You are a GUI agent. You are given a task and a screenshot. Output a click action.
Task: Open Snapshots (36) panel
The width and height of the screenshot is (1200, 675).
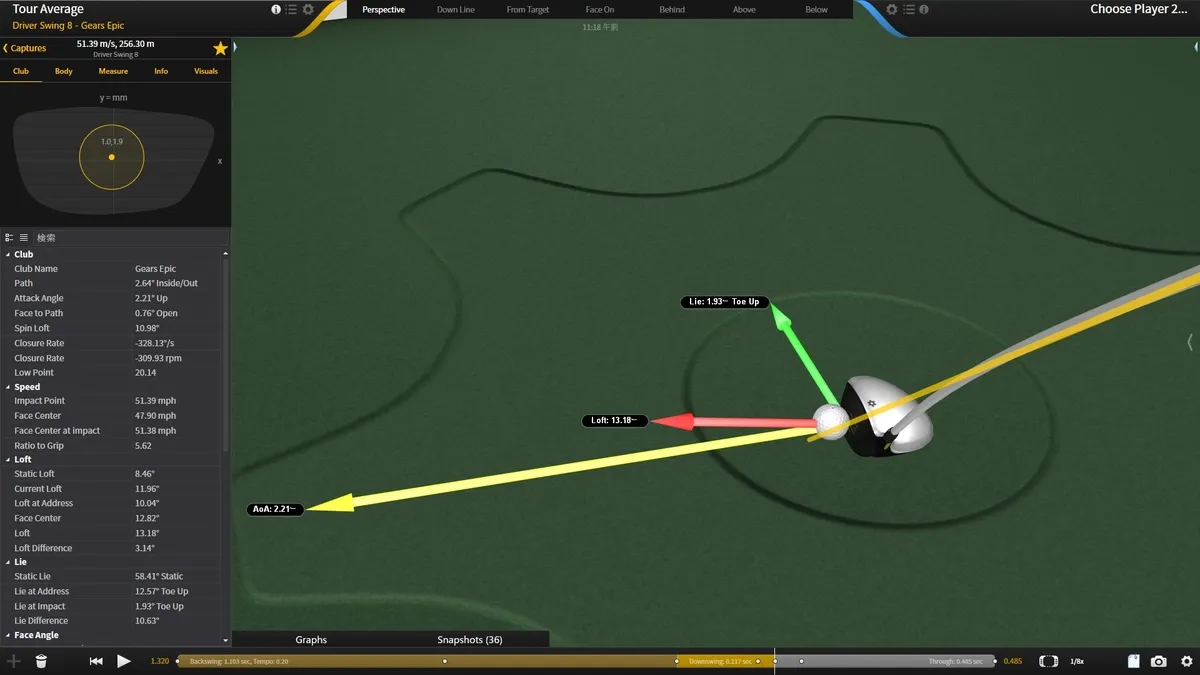click(469, 640)
